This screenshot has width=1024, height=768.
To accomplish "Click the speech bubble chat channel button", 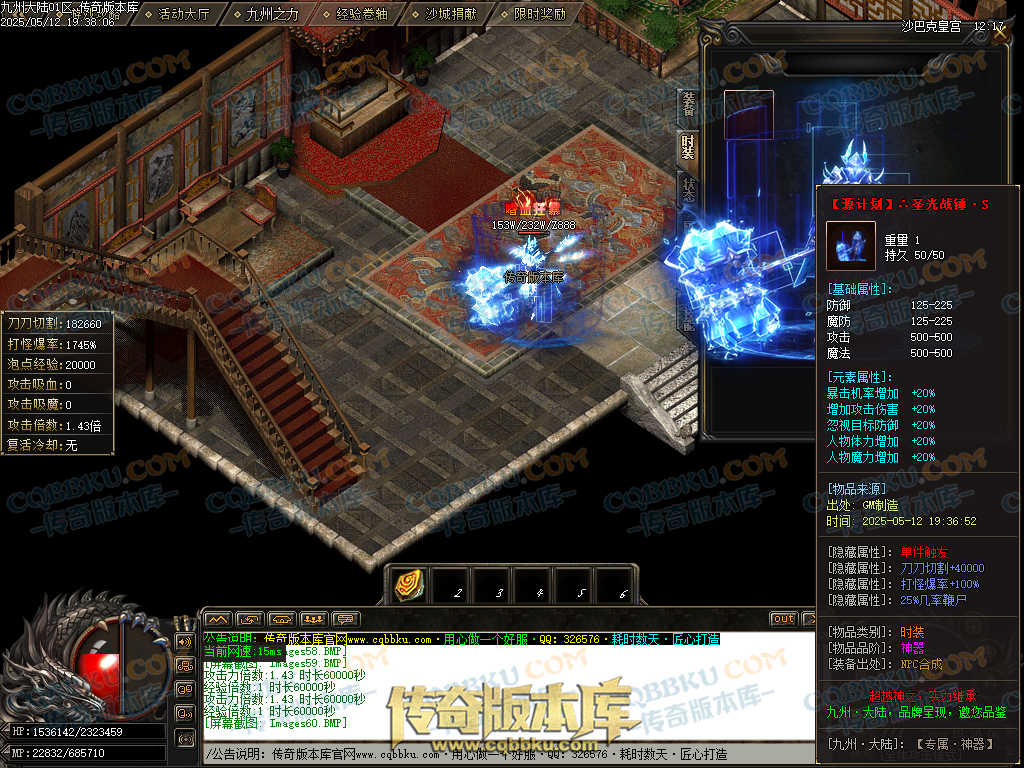I will point(346,619).
